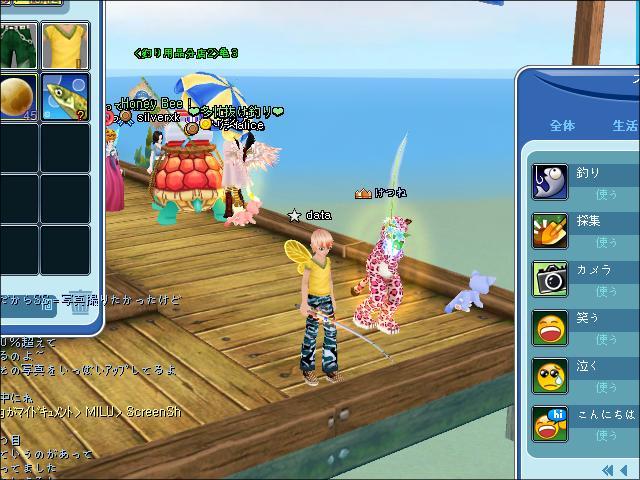Click 使う under the camera action

[606, 291]
